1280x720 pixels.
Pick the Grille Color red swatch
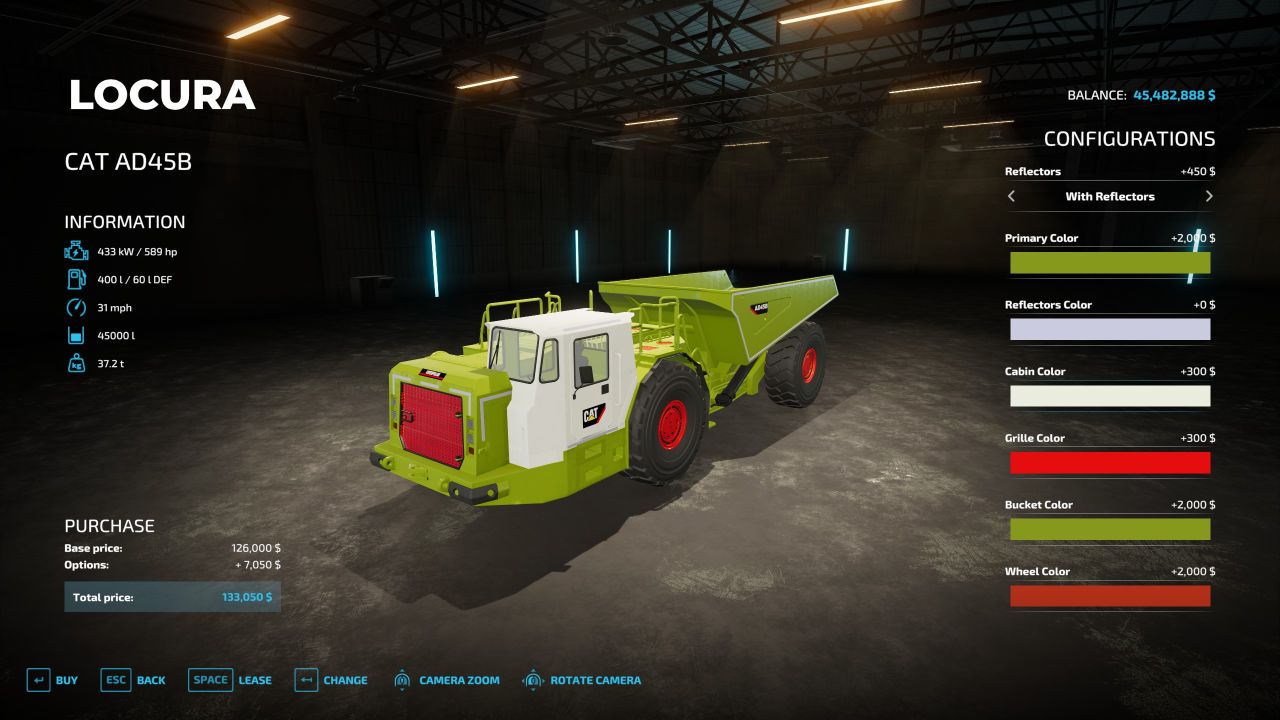tap(1110, 463)
